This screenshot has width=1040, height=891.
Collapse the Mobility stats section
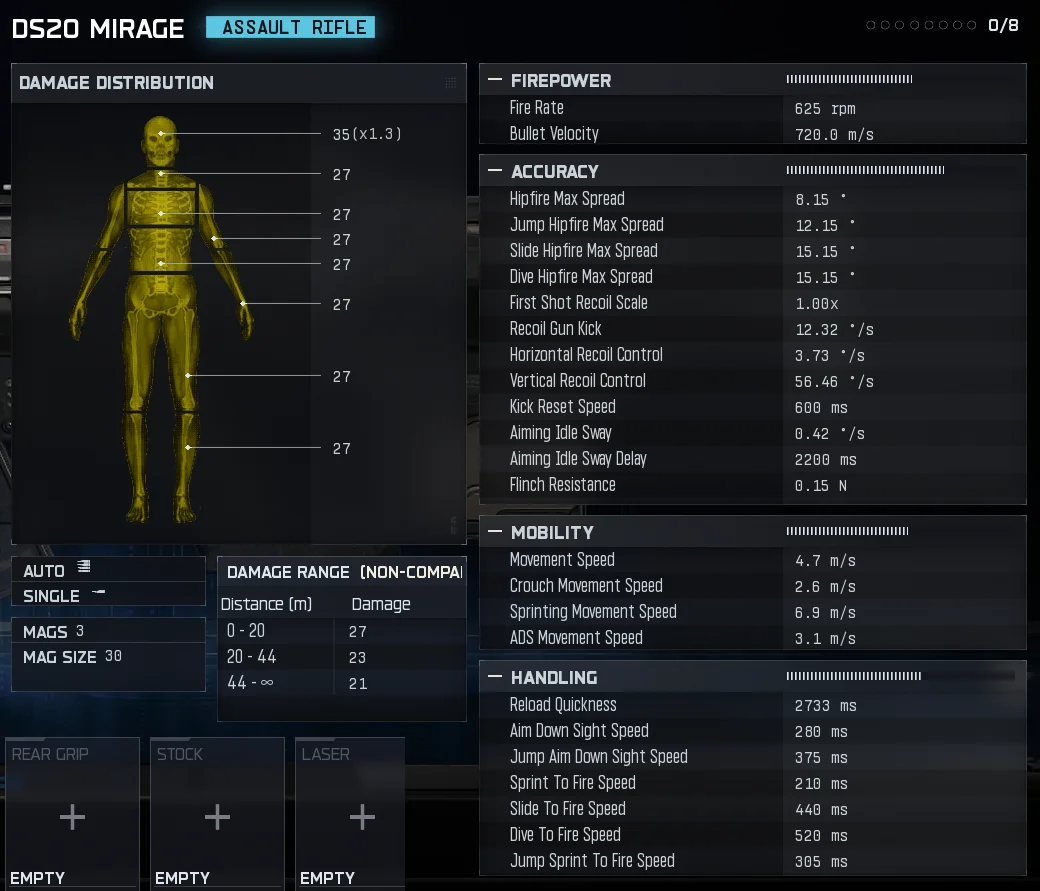click(495, 533)
